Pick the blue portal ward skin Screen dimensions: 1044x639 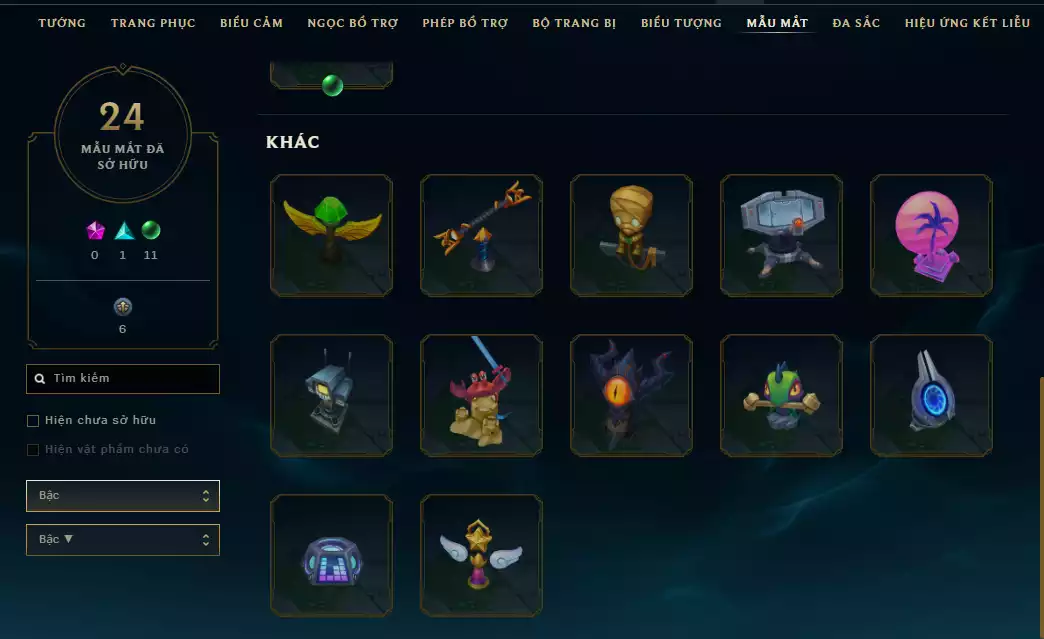(x=931, y=395)
